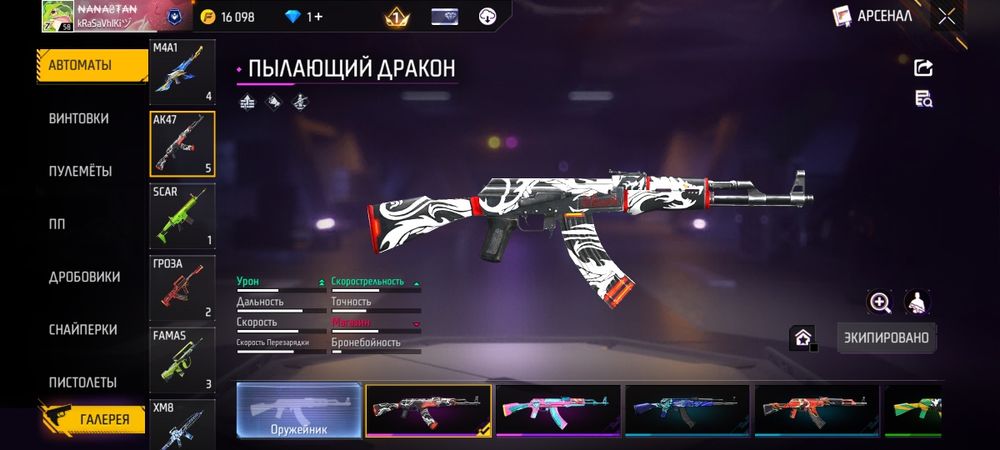Viewport: 1000px width, 450px height.
Task: Select the M4A1 weapon slot
Action: point(182,72)
